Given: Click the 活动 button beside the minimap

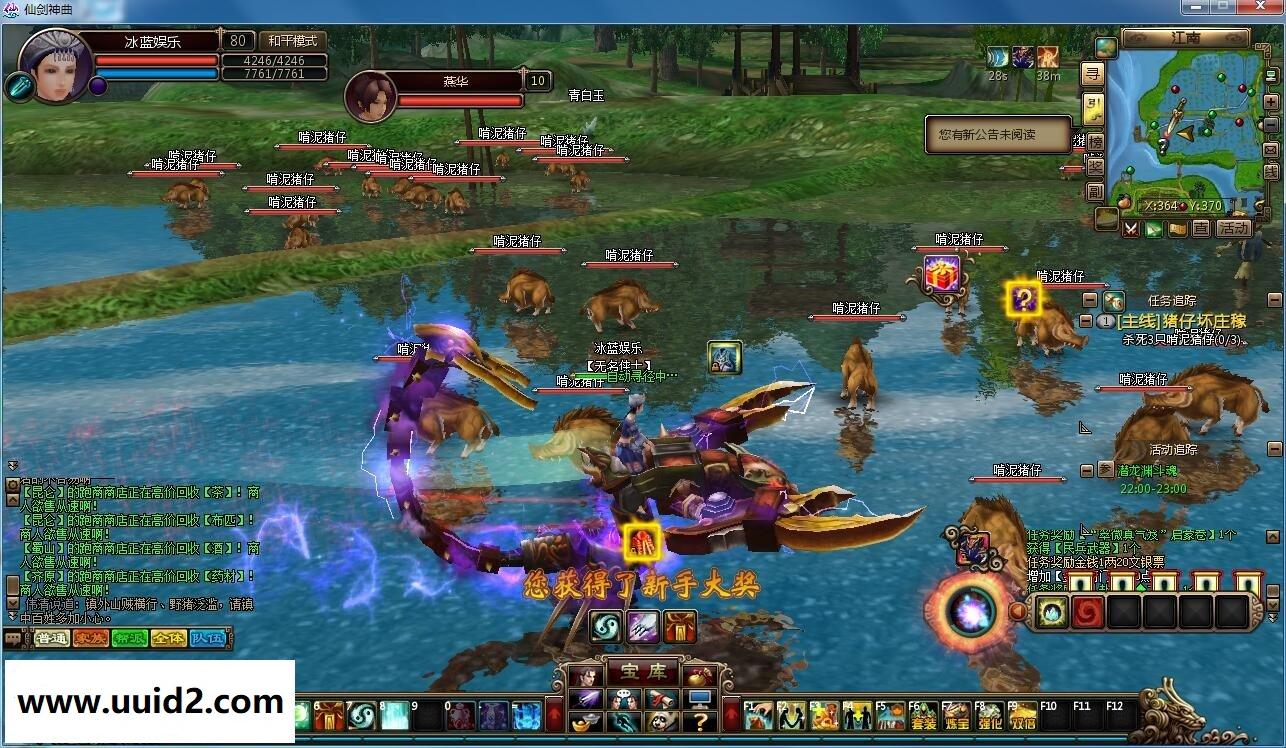Looking at the screenshot, I should tap(1236, 228).
